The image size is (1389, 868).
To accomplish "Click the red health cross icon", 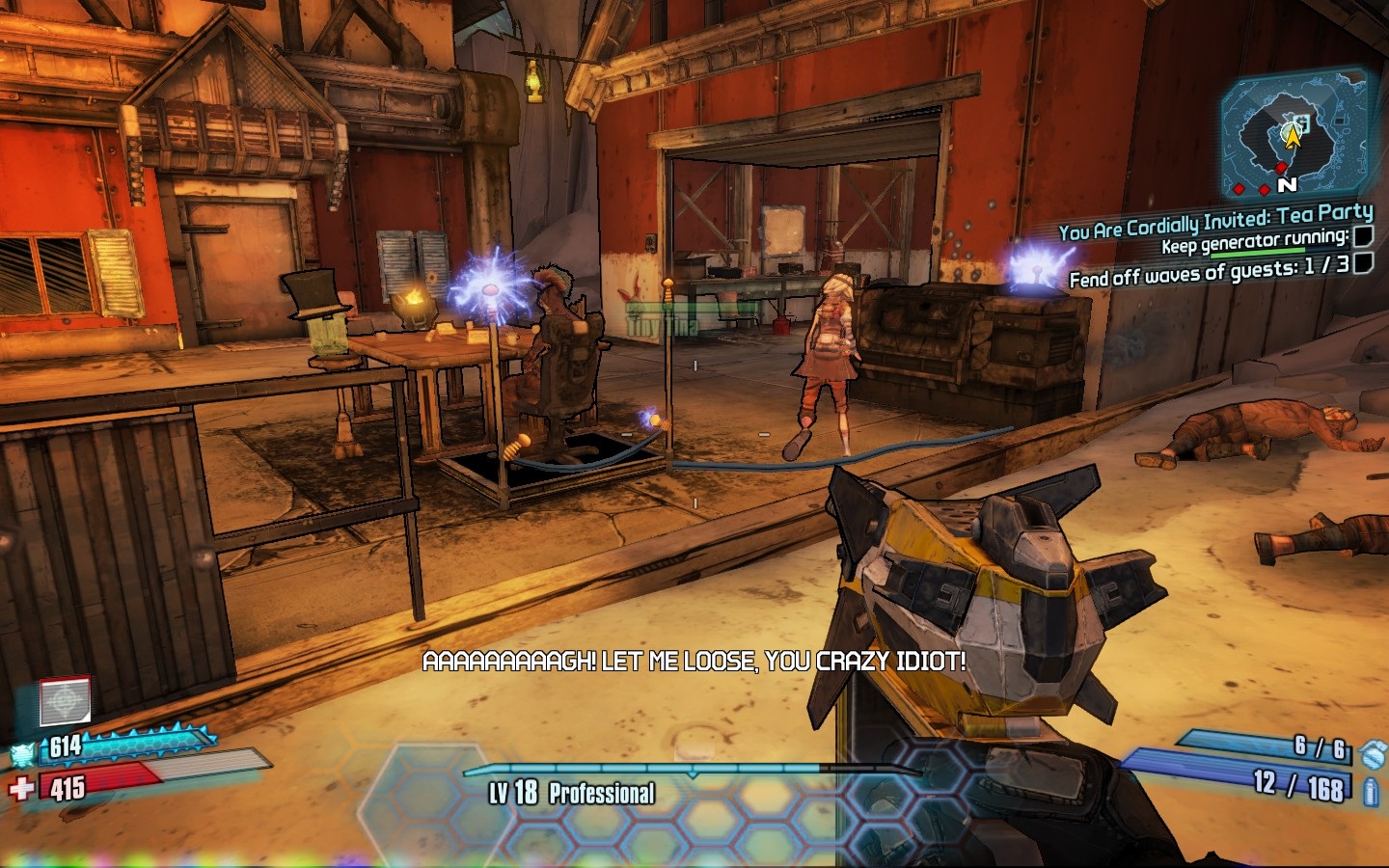I will click(21, 790).
